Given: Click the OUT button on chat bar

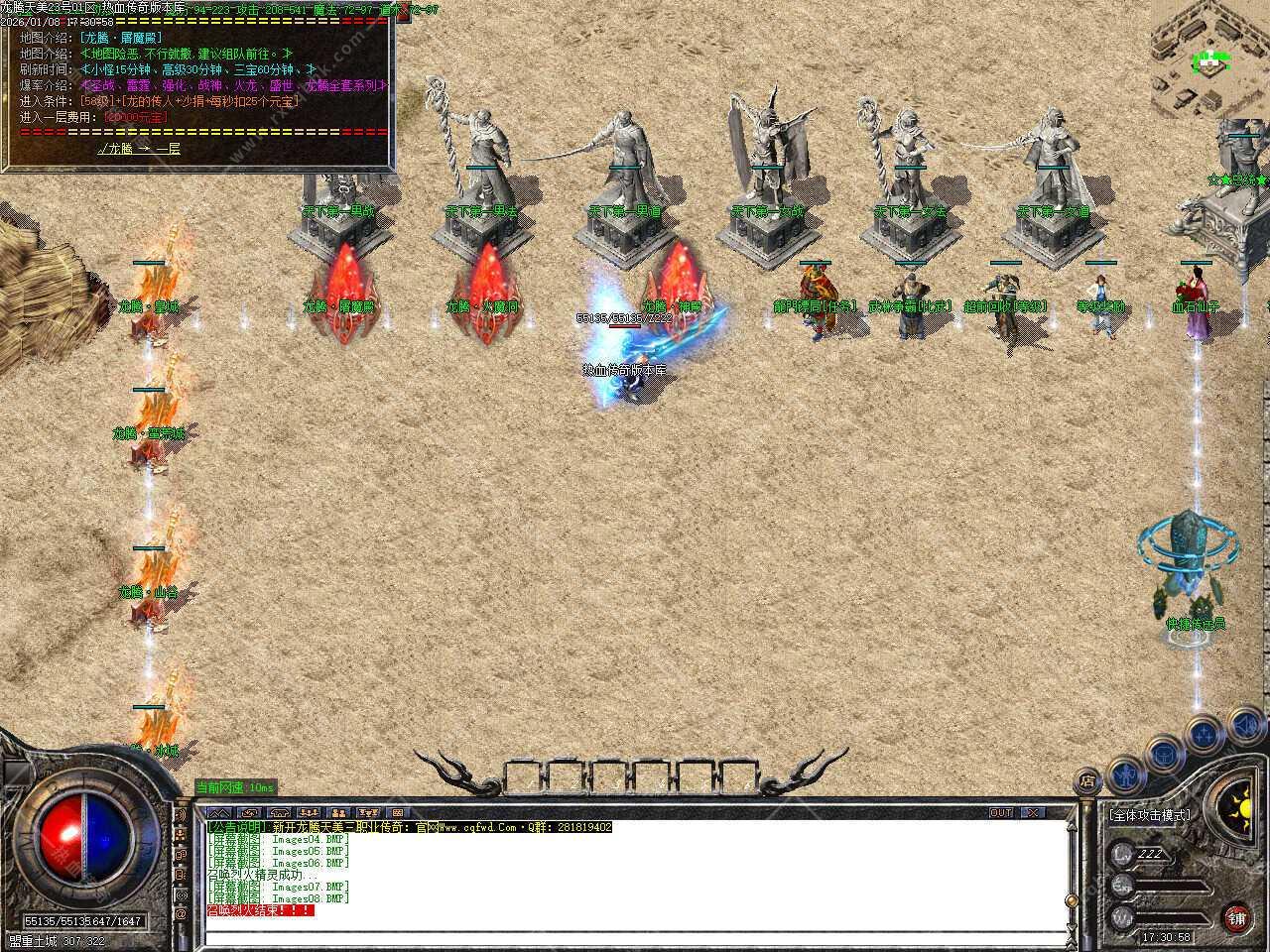Looking at the screenshot, I should (1001, 812).
